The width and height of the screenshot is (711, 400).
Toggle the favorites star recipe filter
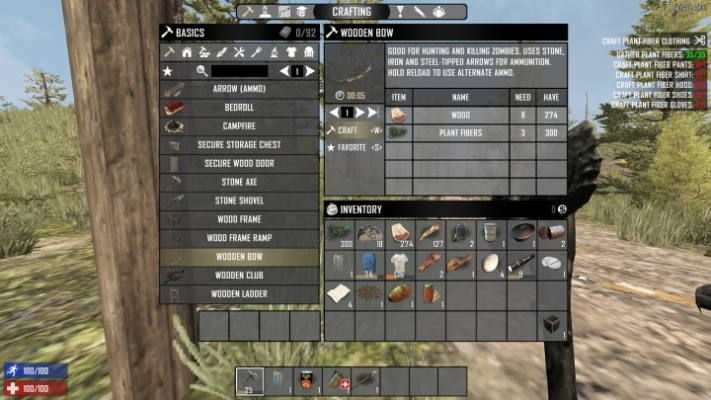pyautogui.click(x=167, y=71)
